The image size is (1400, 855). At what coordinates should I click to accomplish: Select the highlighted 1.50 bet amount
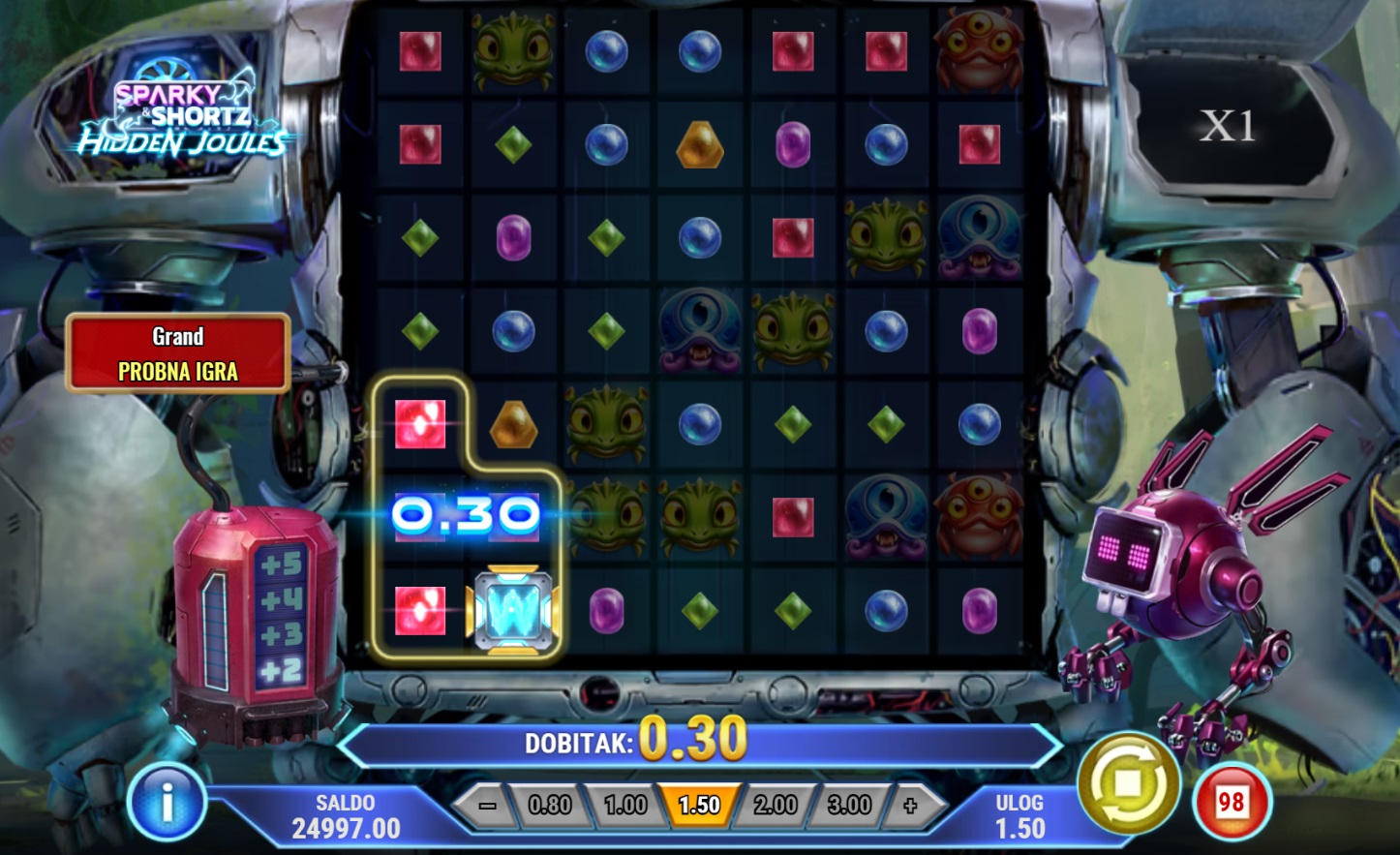coord(699,805)
